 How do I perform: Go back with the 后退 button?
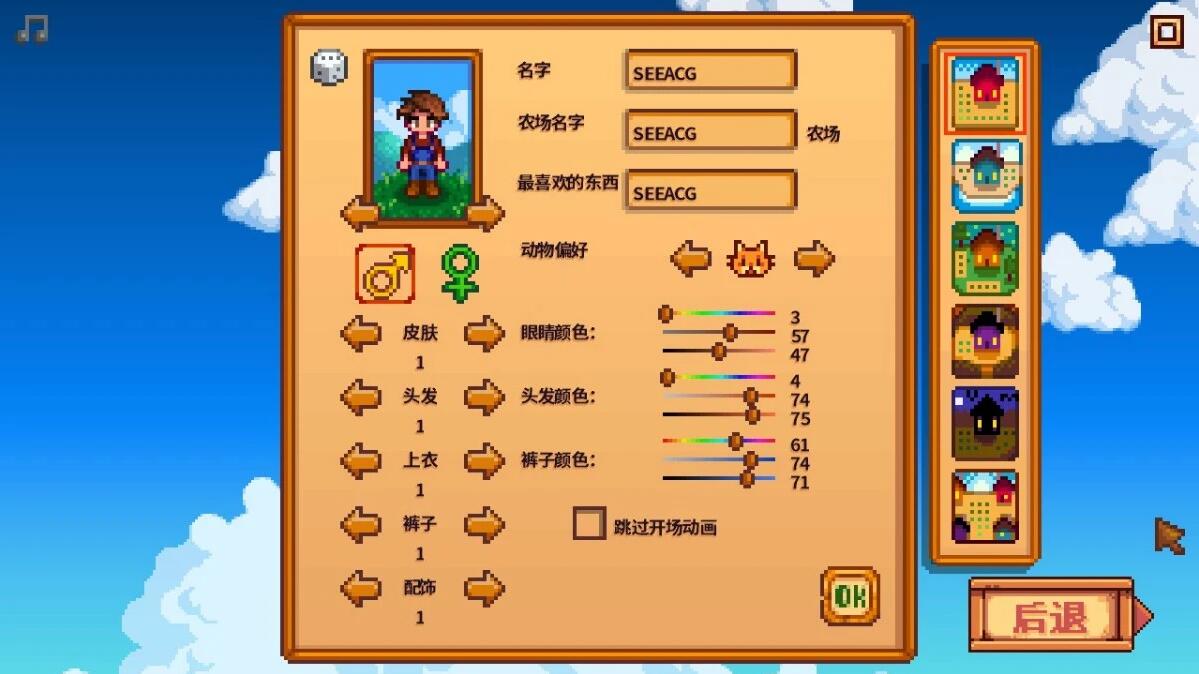[x=1051, y=616]
